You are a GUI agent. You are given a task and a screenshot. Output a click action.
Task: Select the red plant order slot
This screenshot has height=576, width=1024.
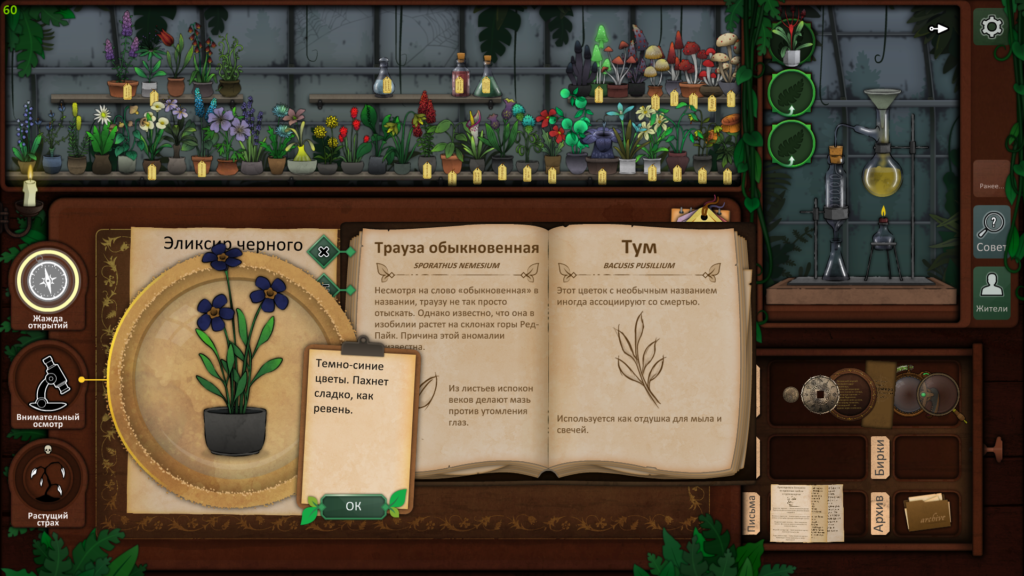[x=792, y=42]
